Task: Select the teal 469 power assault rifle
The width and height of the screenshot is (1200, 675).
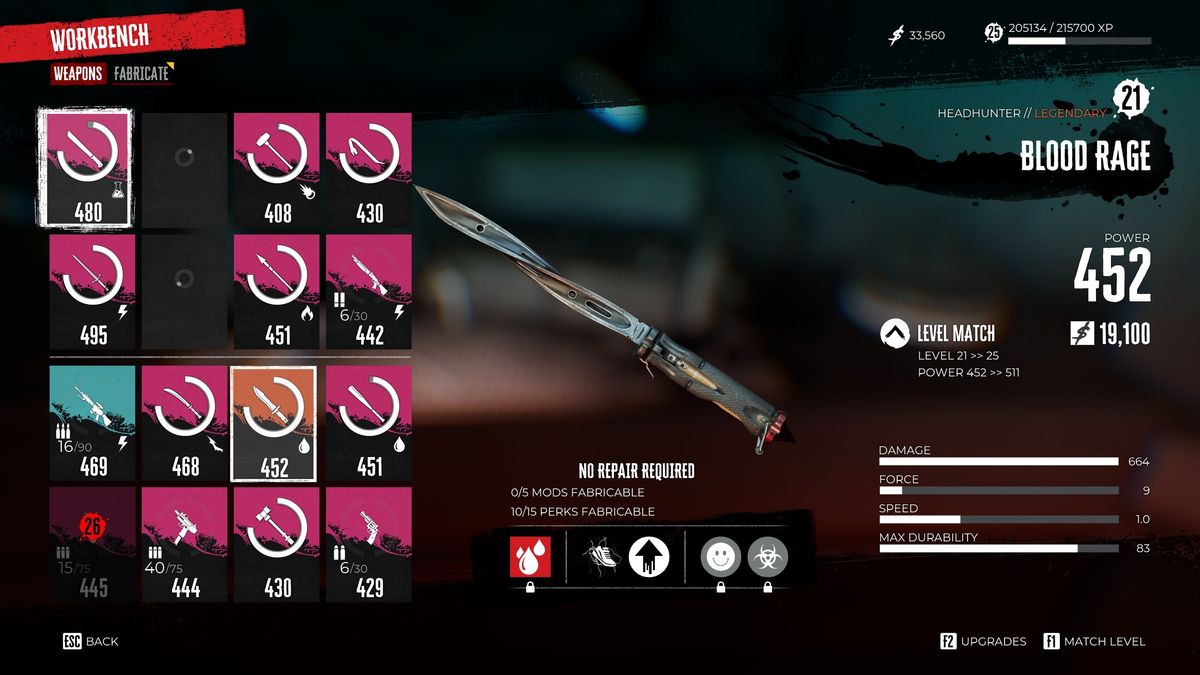Action: pos(93,421)
